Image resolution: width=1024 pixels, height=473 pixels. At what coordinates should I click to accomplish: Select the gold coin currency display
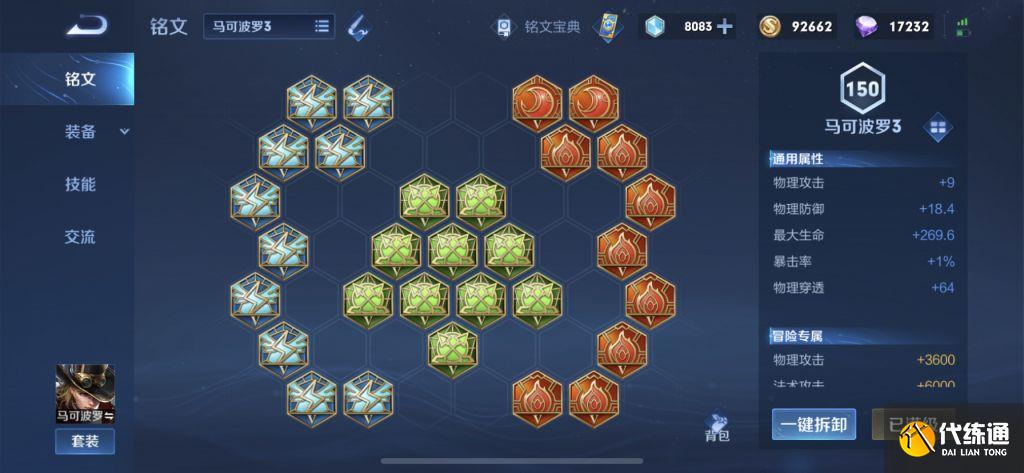click(x=796, y=27)
